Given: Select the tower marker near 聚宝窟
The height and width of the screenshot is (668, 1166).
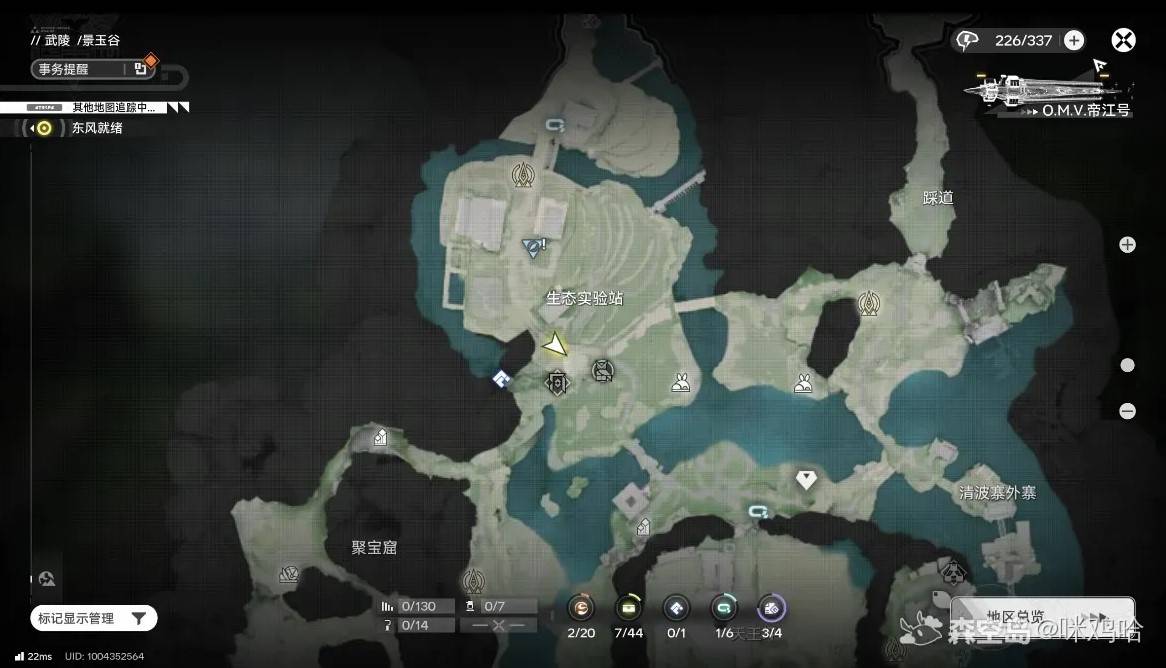Looking at the screenshot, I should click(474, 580).
